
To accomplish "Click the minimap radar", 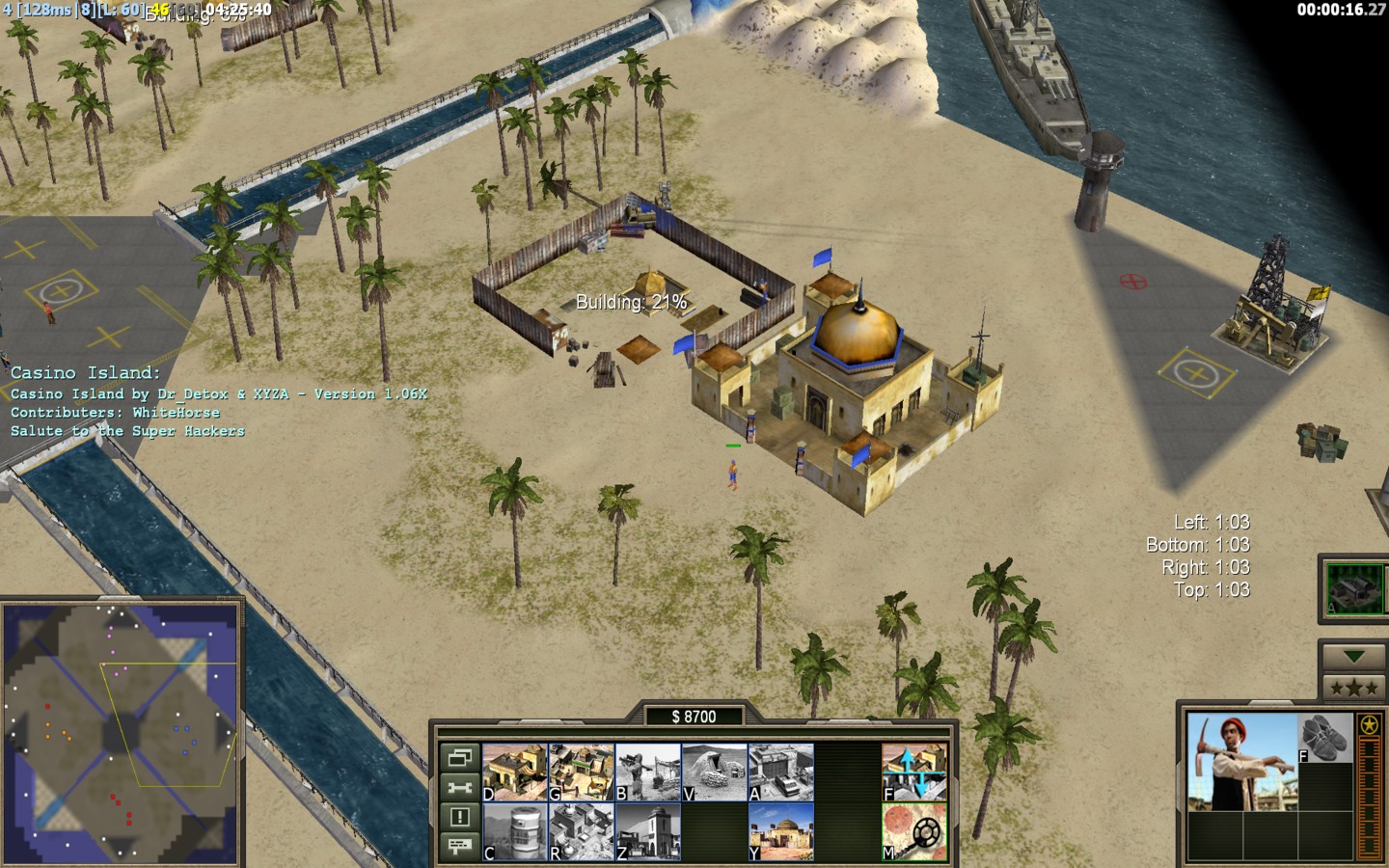I will click(121, 733).
